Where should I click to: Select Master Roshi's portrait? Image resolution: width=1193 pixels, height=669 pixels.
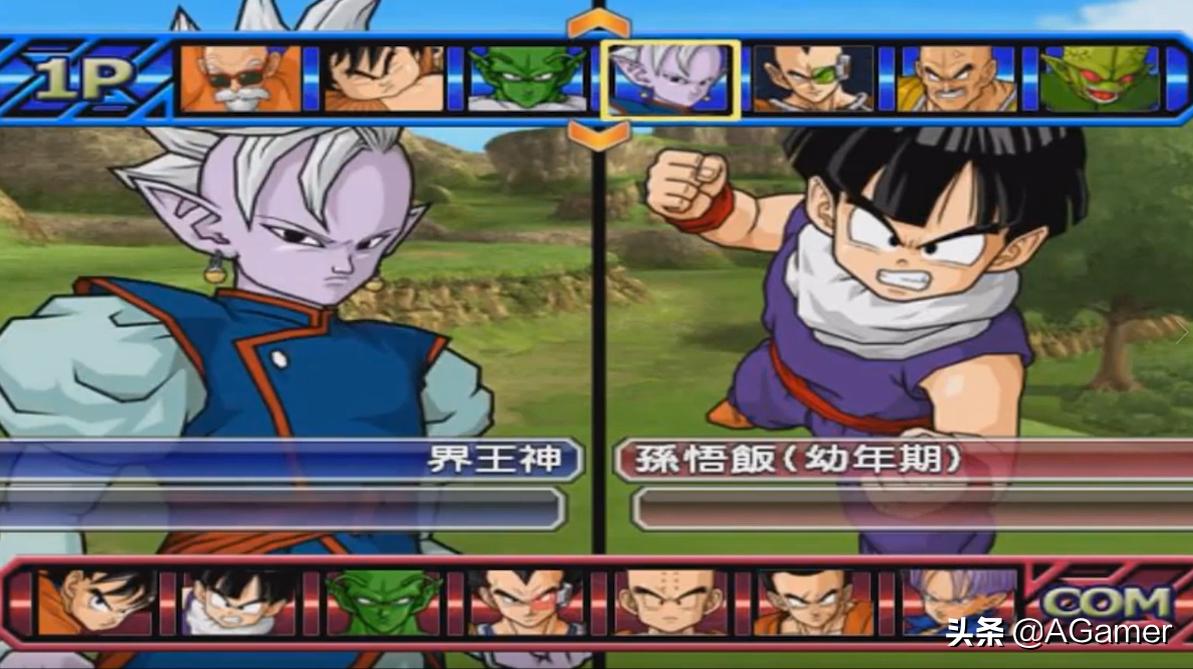240,78
